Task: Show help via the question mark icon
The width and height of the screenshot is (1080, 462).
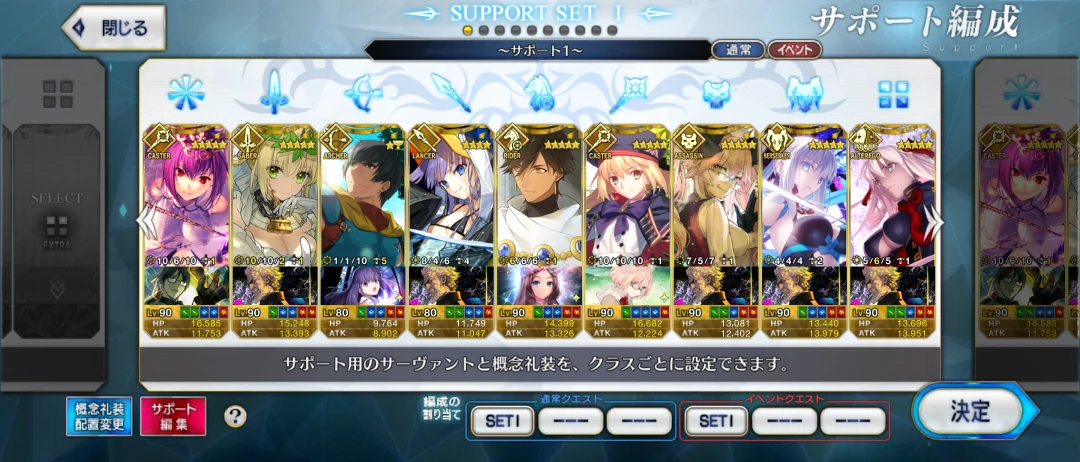Action: [235, 416]
